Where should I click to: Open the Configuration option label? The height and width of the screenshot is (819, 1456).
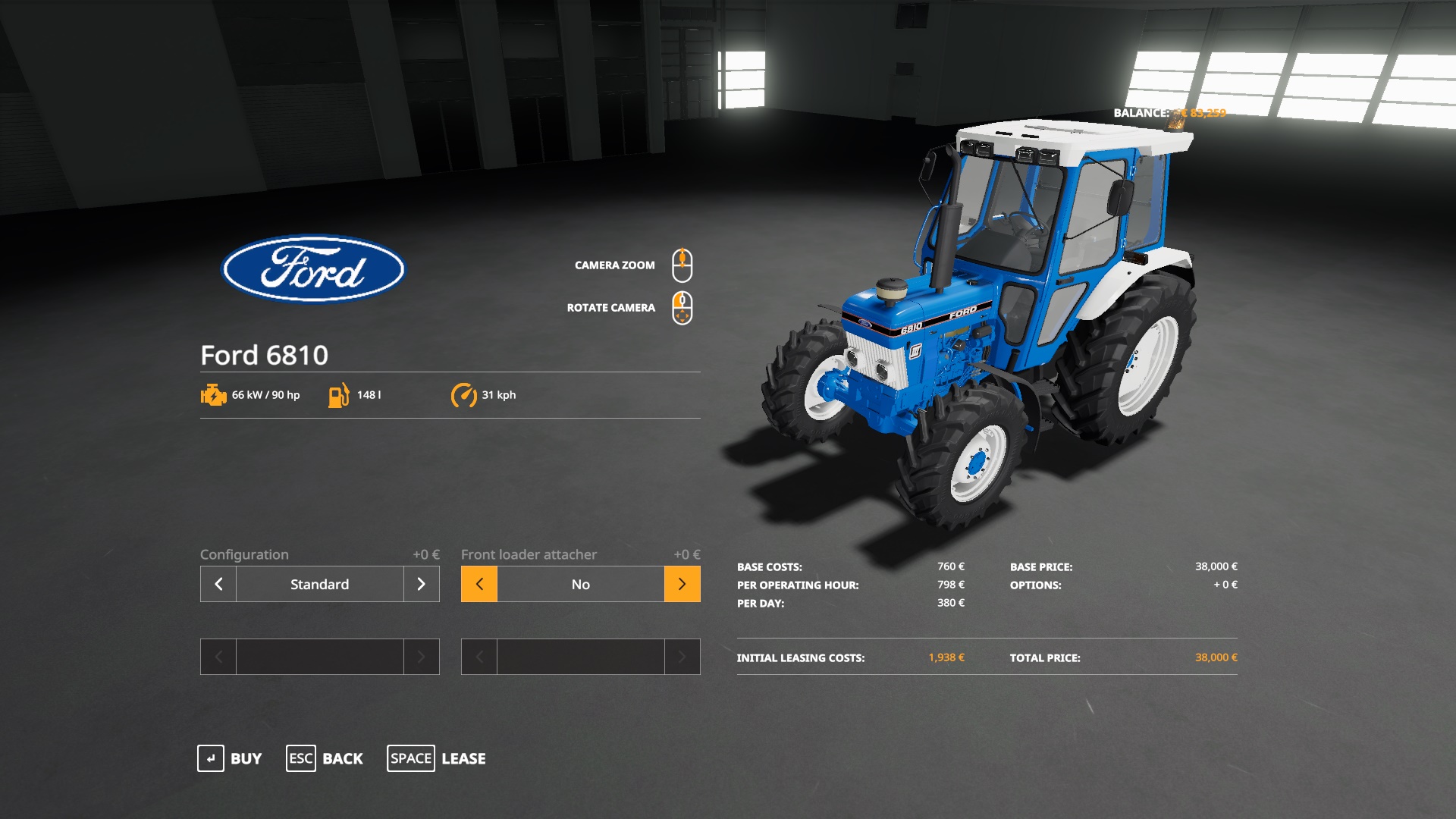click(243, 554)
